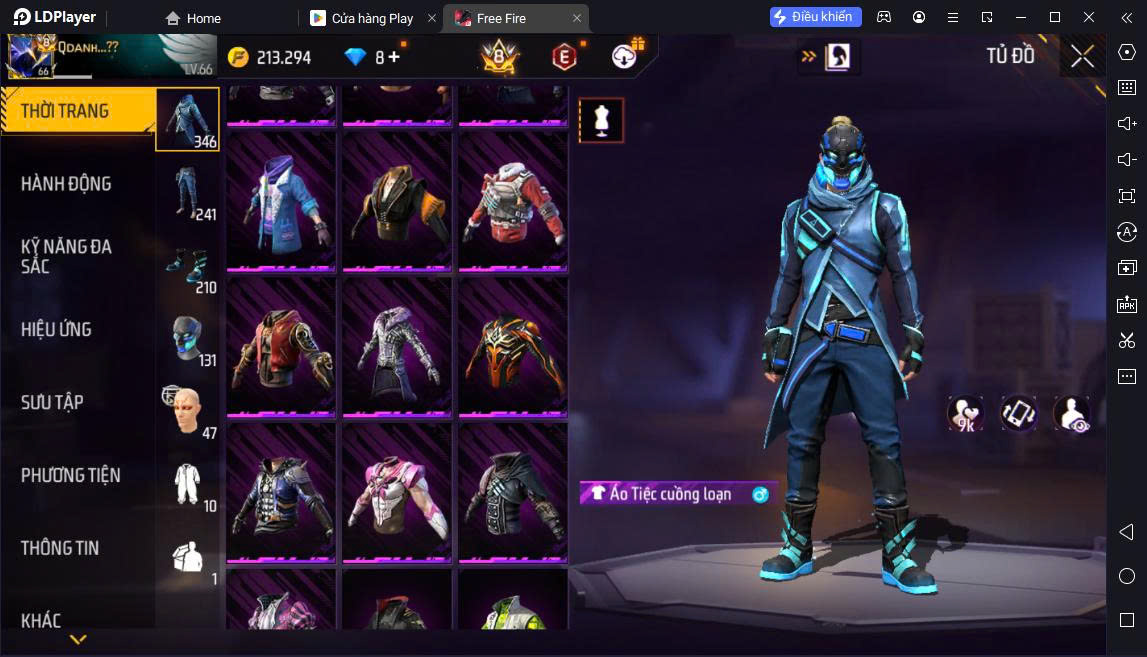The image size is (1147, 657).
Task: Click the mannequin outfit preview icon
Action: (601, 120)
